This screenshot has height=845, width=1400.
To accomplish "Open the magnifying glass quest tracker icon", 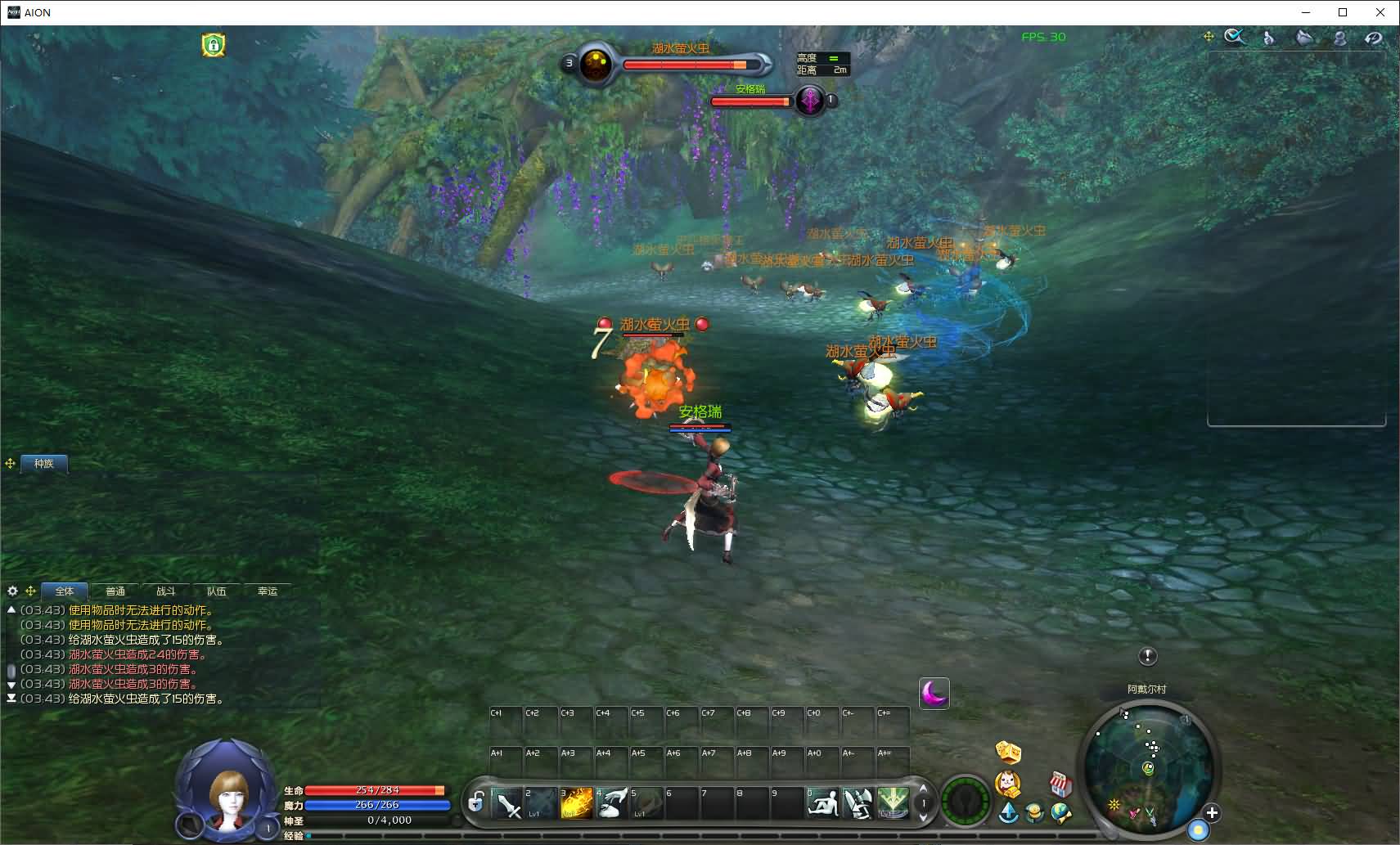I will click(1234, 38).
